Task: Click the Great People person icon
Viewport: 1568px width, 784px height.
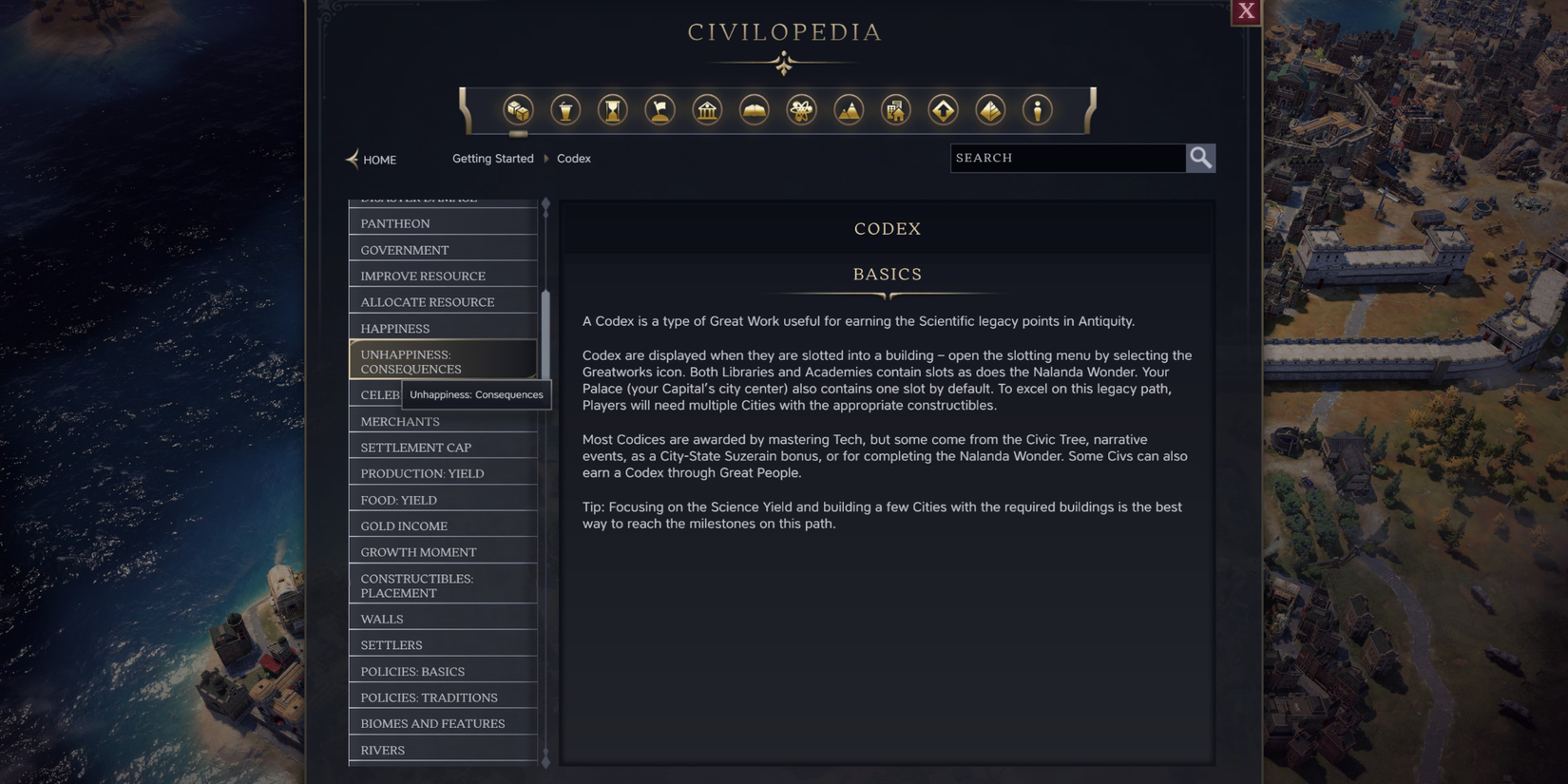Action: click(1038, 109)
